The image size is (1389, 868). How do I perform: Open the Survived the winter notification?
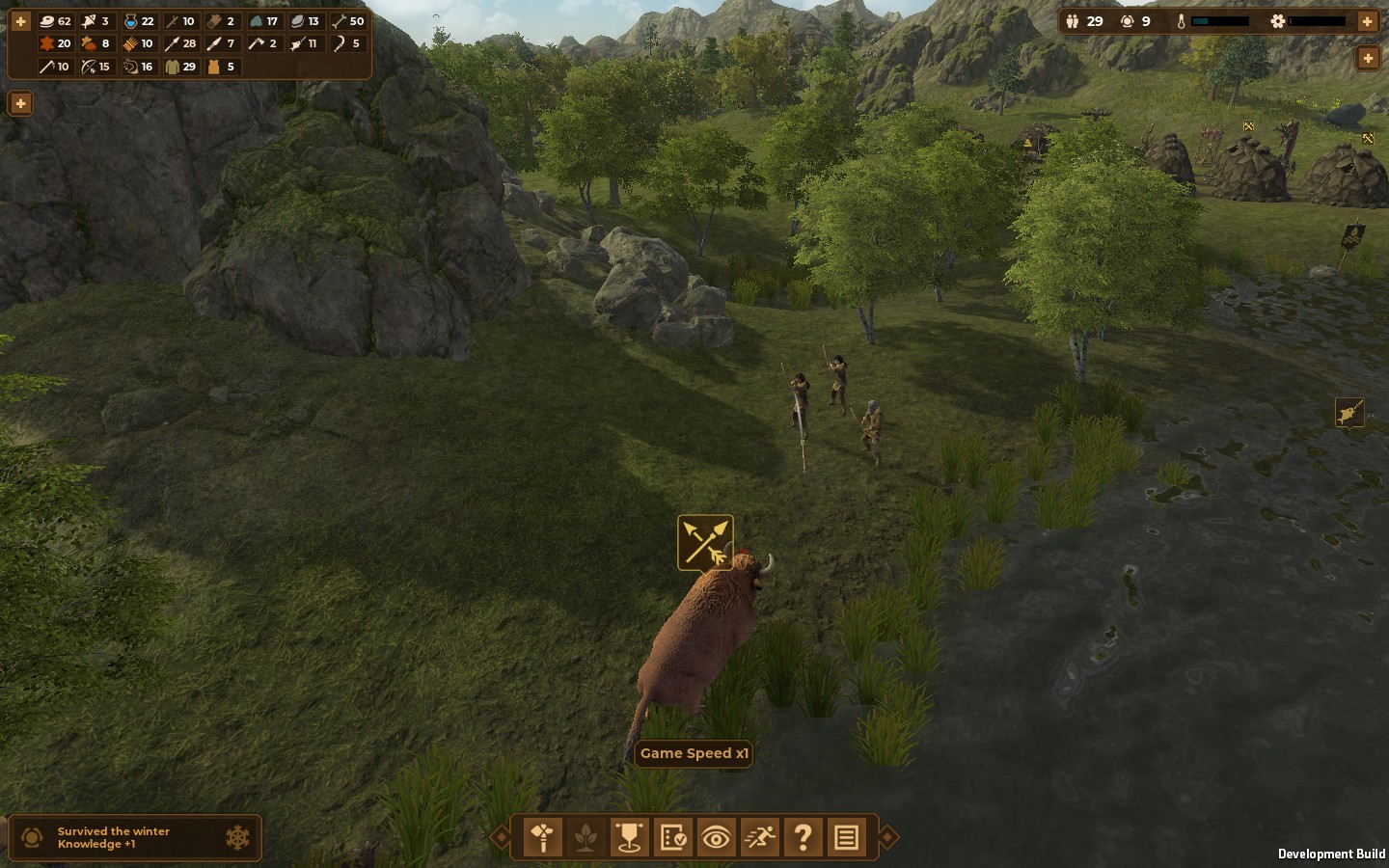click(134, 837)
